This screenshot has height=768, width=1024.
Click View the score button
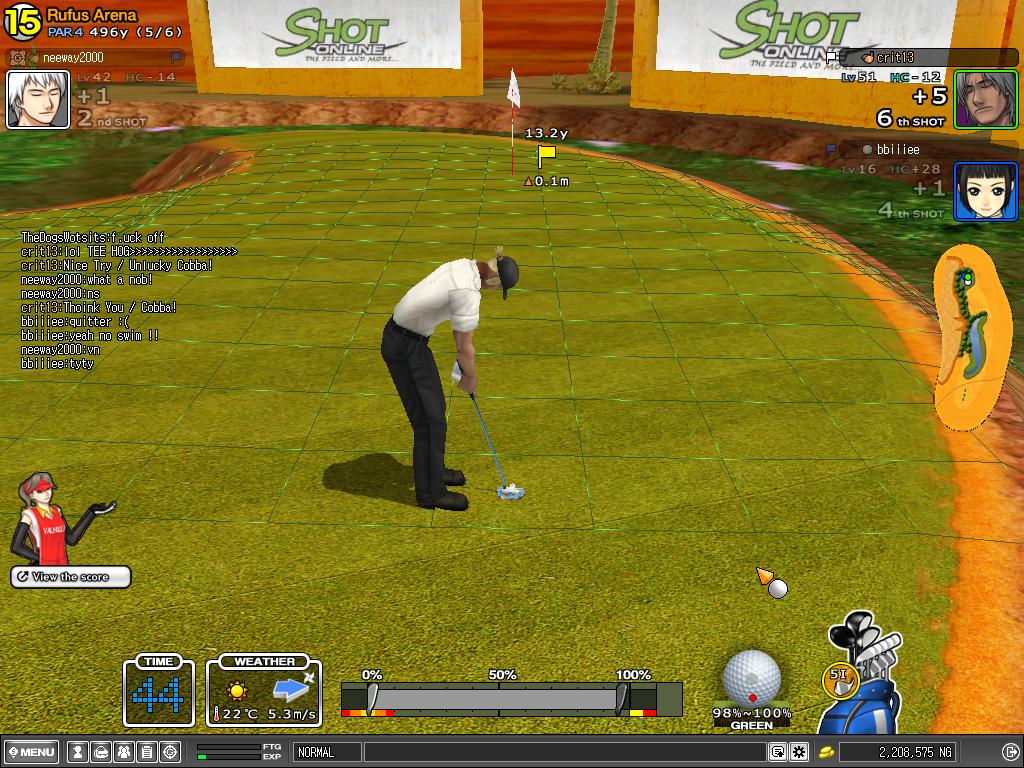point(71,577)
